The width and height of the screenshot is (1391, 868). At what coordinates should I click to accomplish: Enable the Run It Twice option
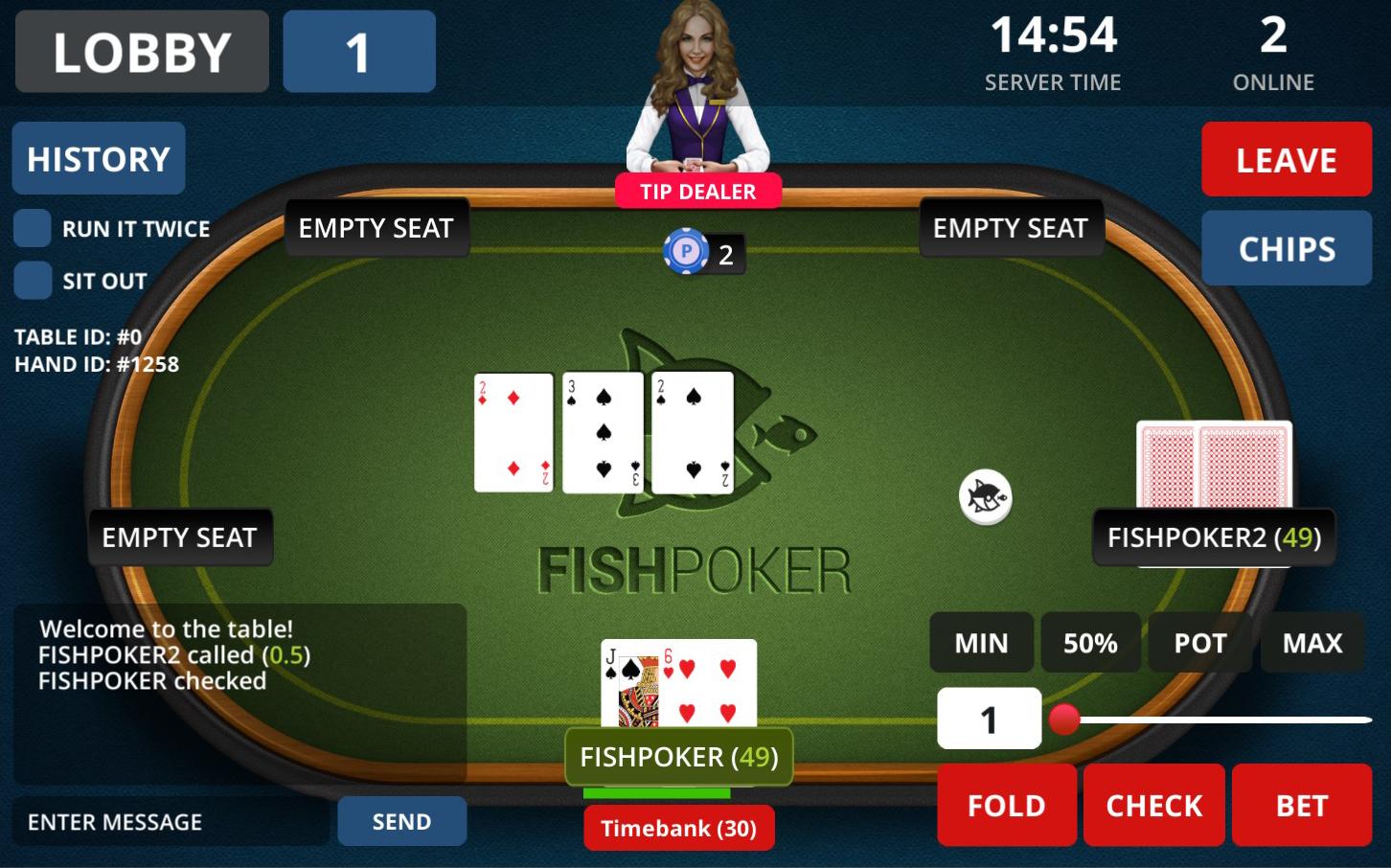click(34, 228)
